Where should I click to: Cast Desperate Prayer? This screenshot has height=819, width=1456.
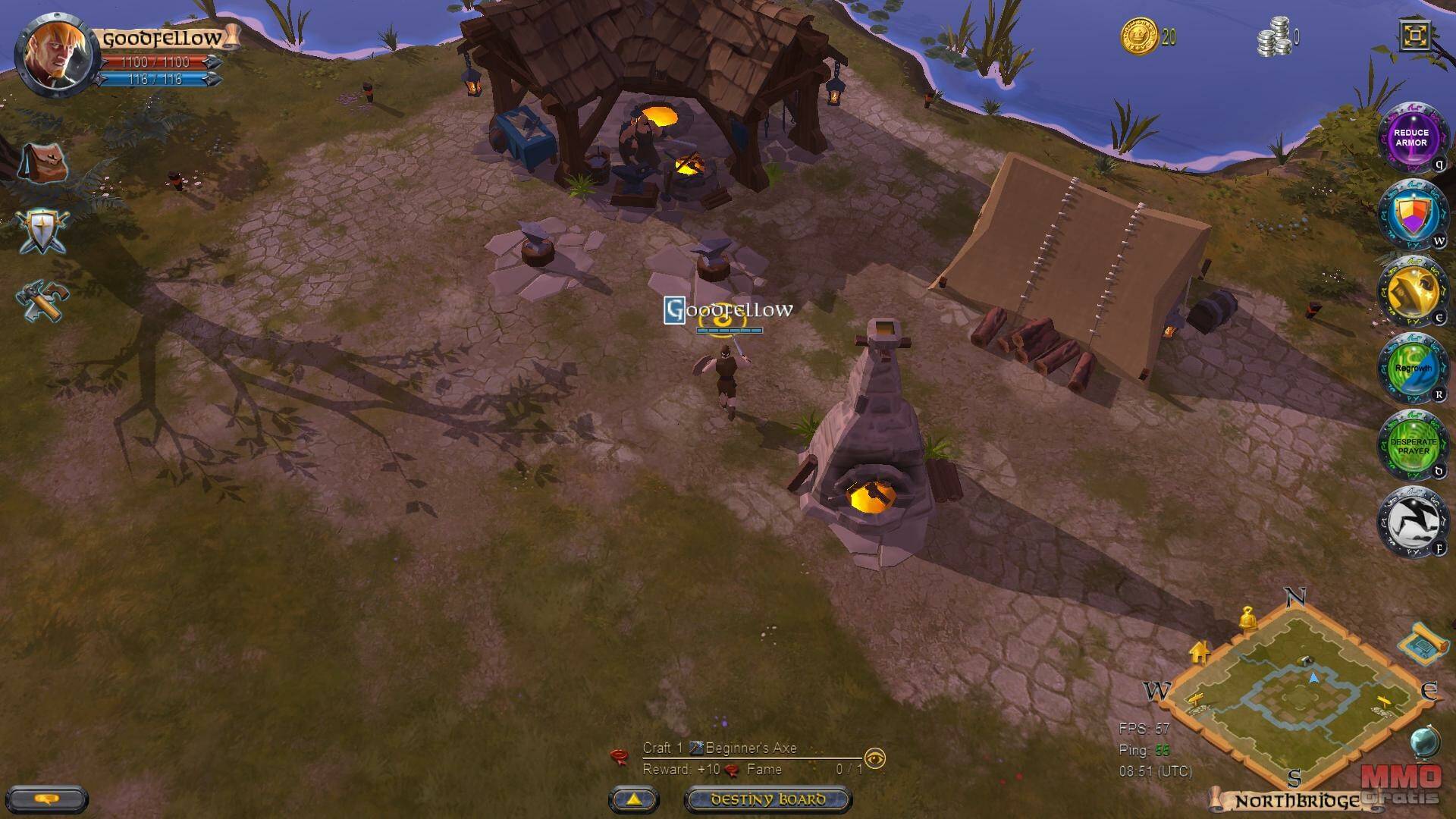tap(1412, 446)
